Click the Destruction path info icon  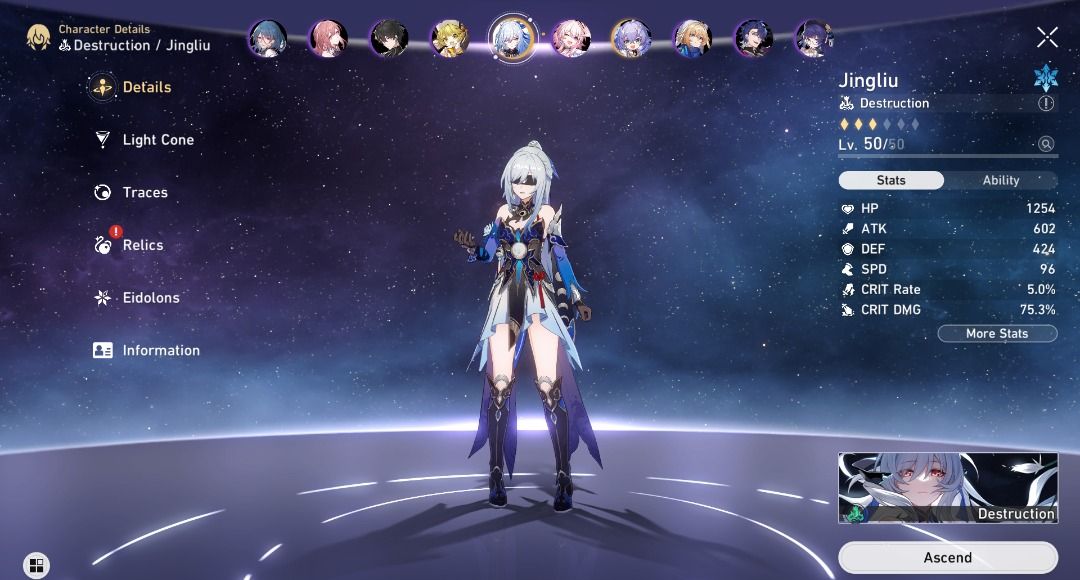point(1046,103)
